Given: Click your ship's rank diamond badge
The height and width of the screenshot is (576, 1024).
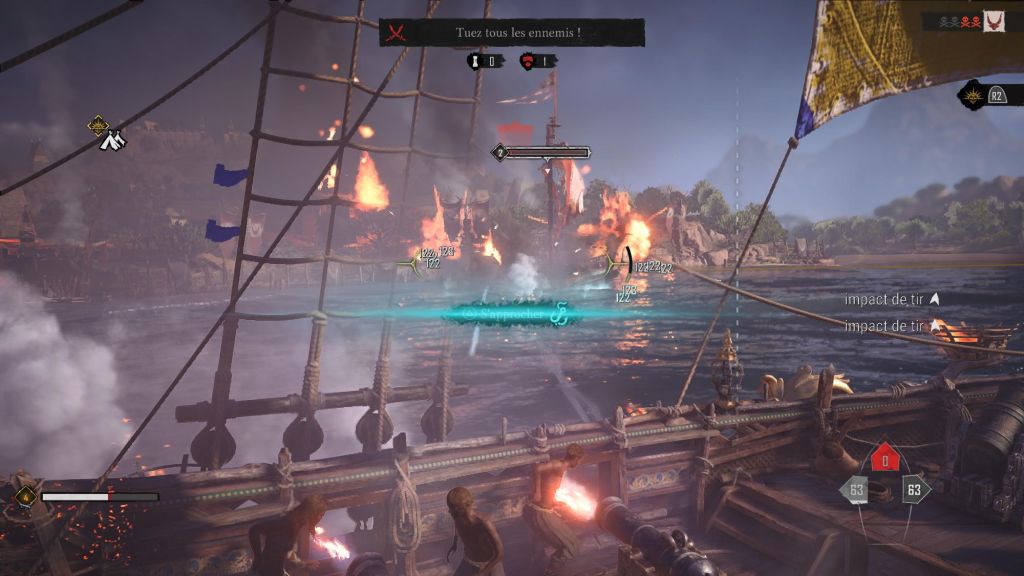Looking at the screenshot, I should pos(25,496).
